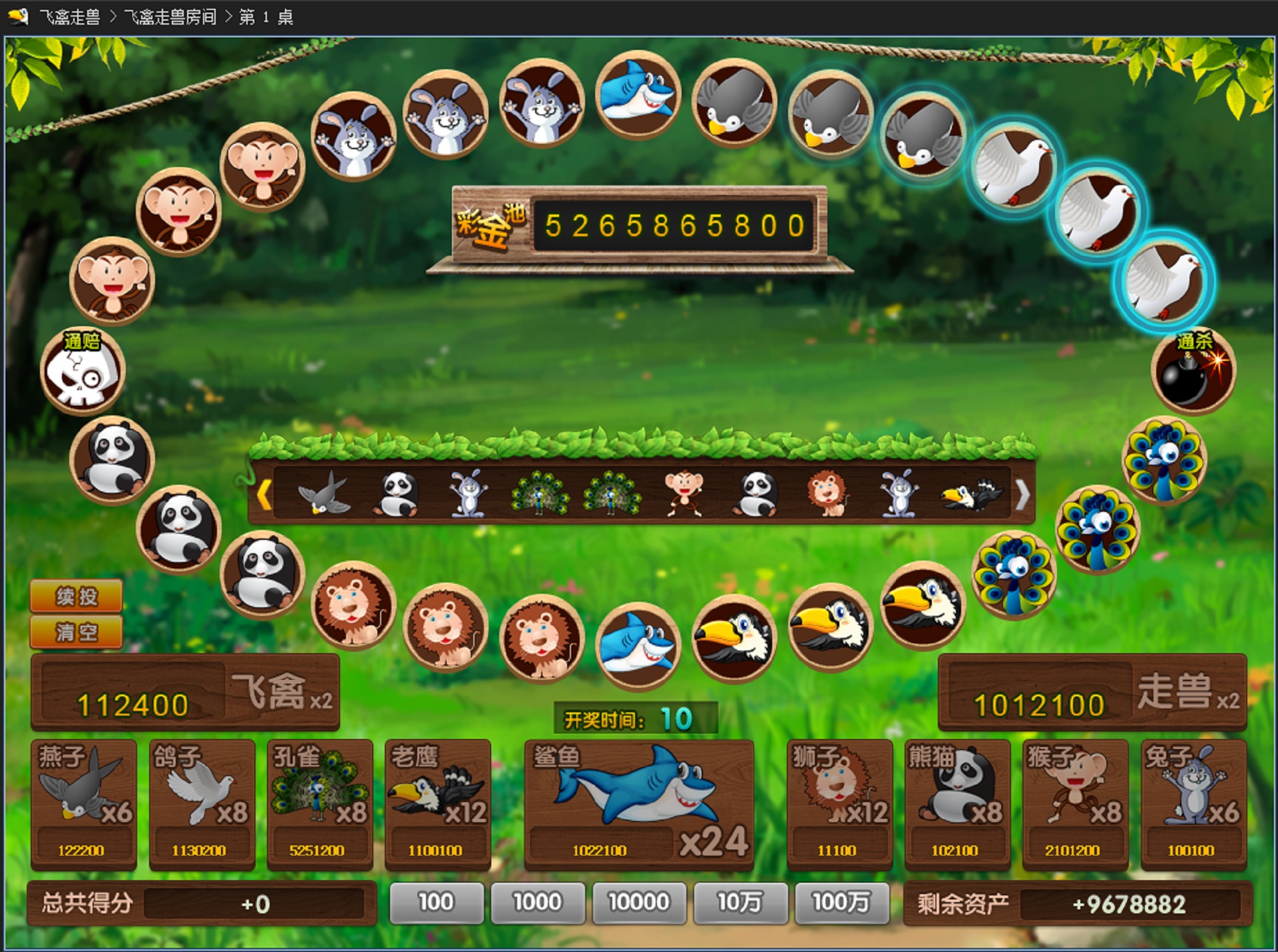Pick the 100万 chip amount
Viewport: 1278px width, 952px height.
point(841,903)
